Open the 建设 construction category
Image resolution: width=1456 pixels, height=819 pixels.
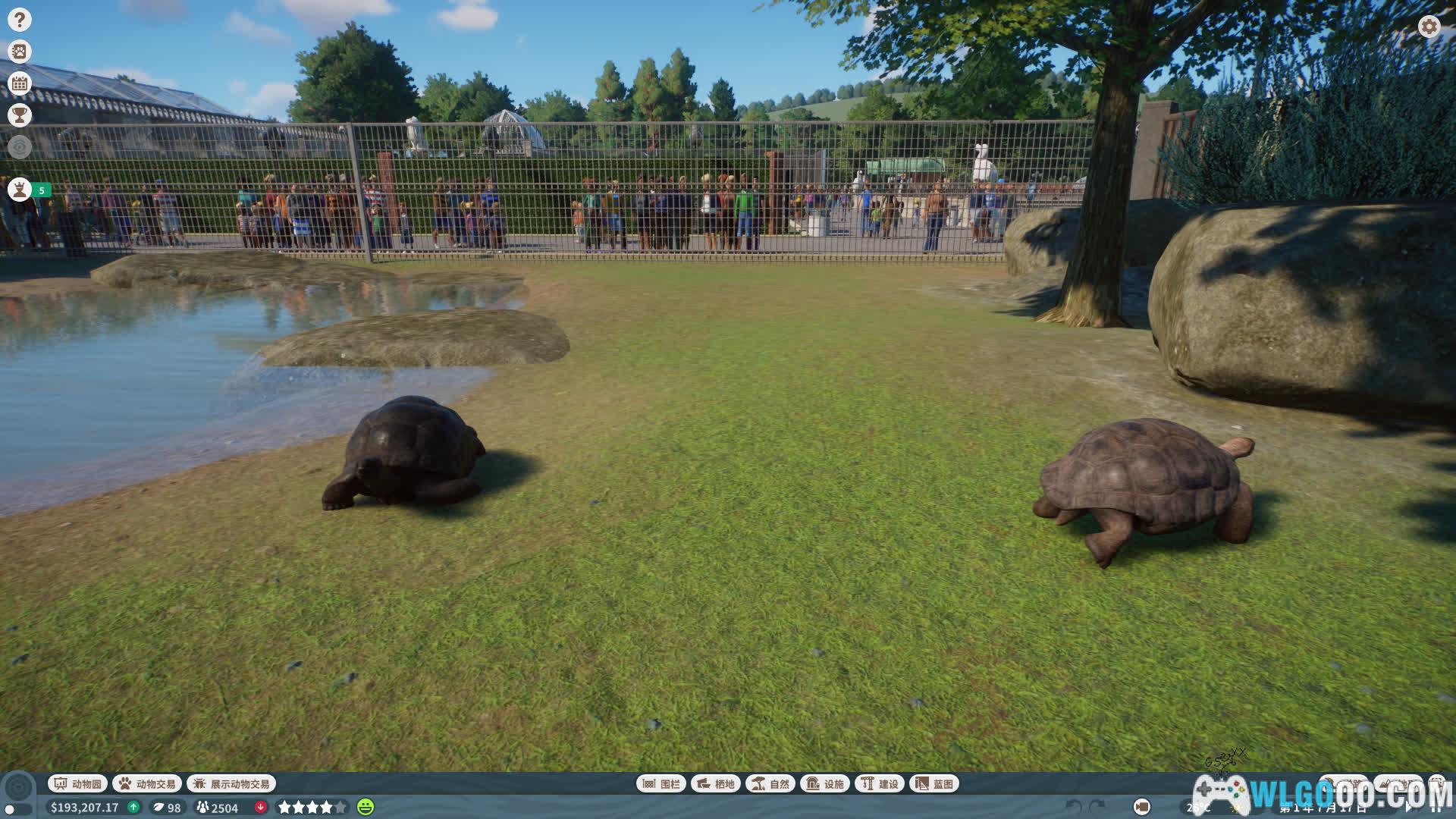(x=880, y=783)
